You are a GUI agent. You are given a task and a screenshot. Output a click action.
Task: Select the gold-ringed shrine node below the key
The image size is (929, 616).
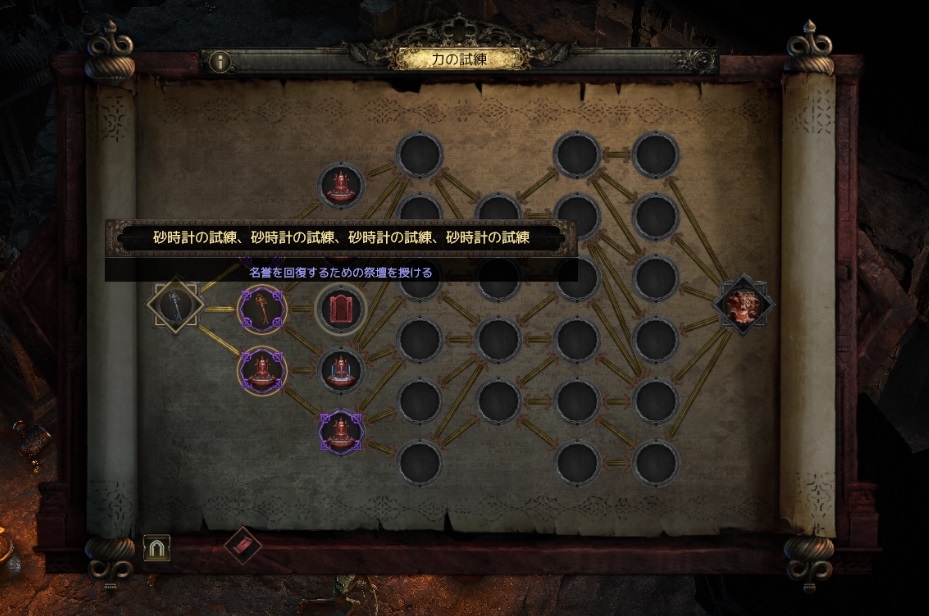(262, 370)
